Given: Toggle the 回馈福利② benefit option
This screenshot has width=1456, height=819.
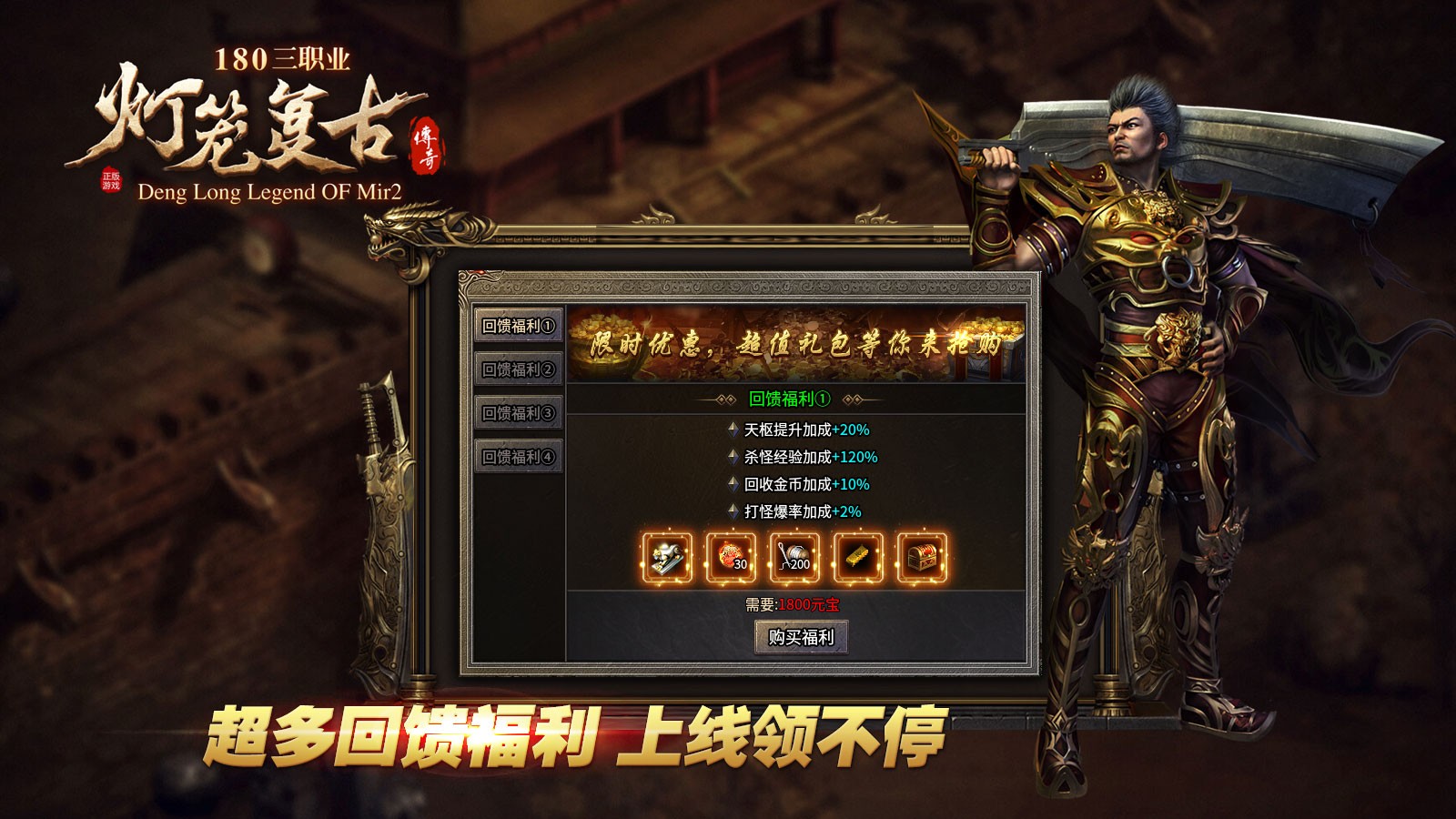Looking at the screenshot, I should 516,370.
